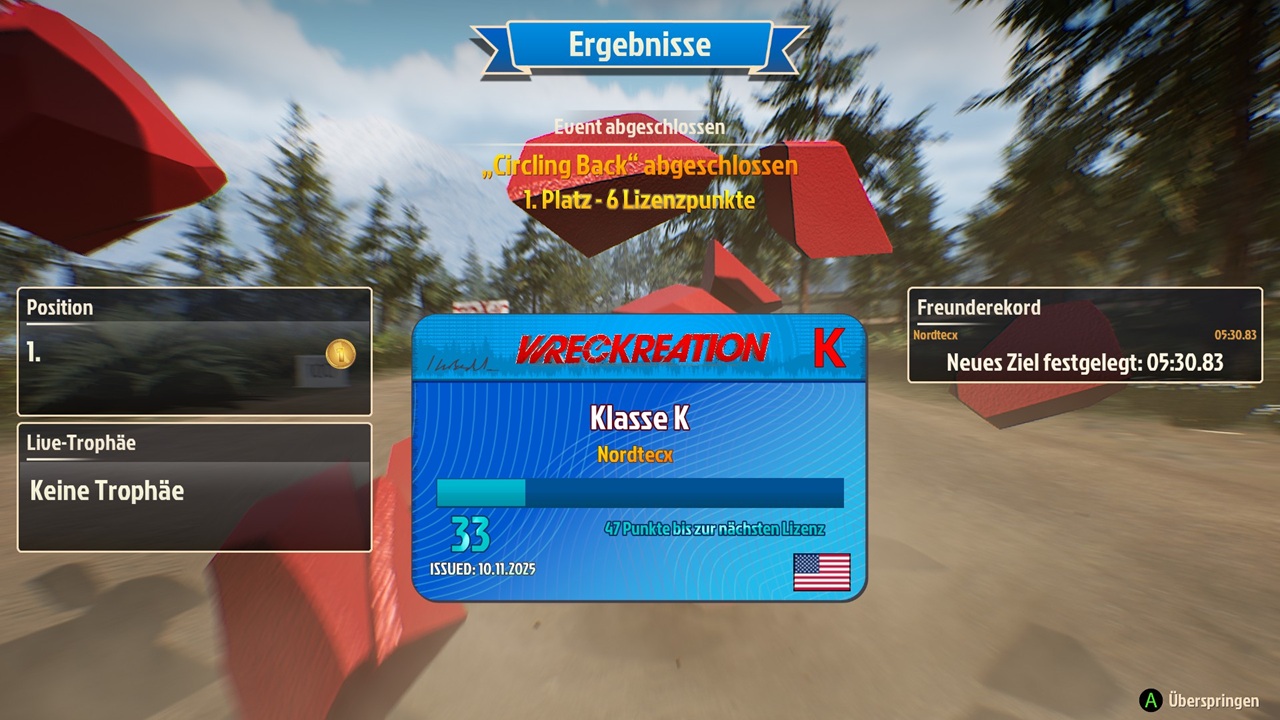Click the license progress bar

click(639, 492)
